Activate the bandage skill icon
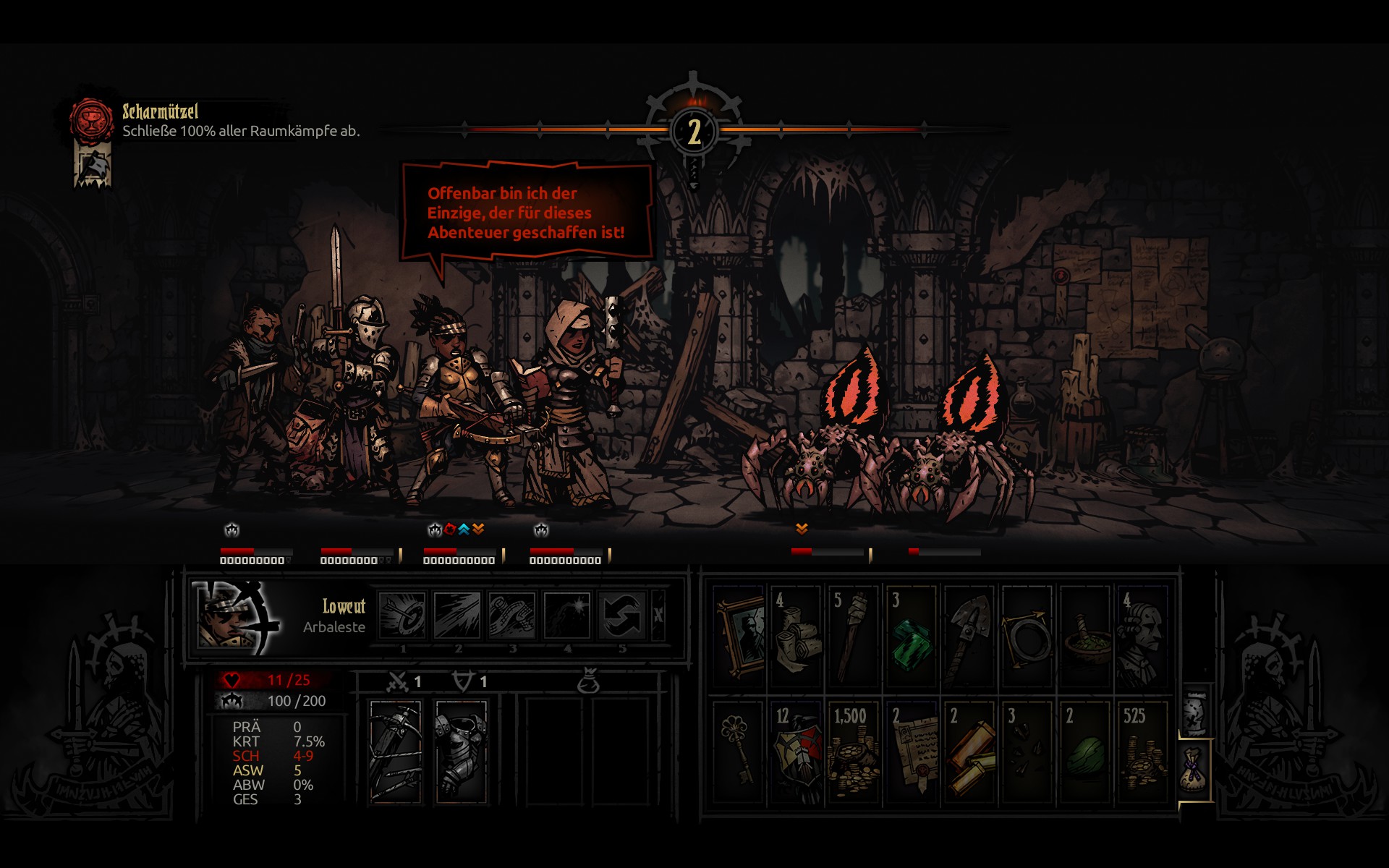 point(512,616)
